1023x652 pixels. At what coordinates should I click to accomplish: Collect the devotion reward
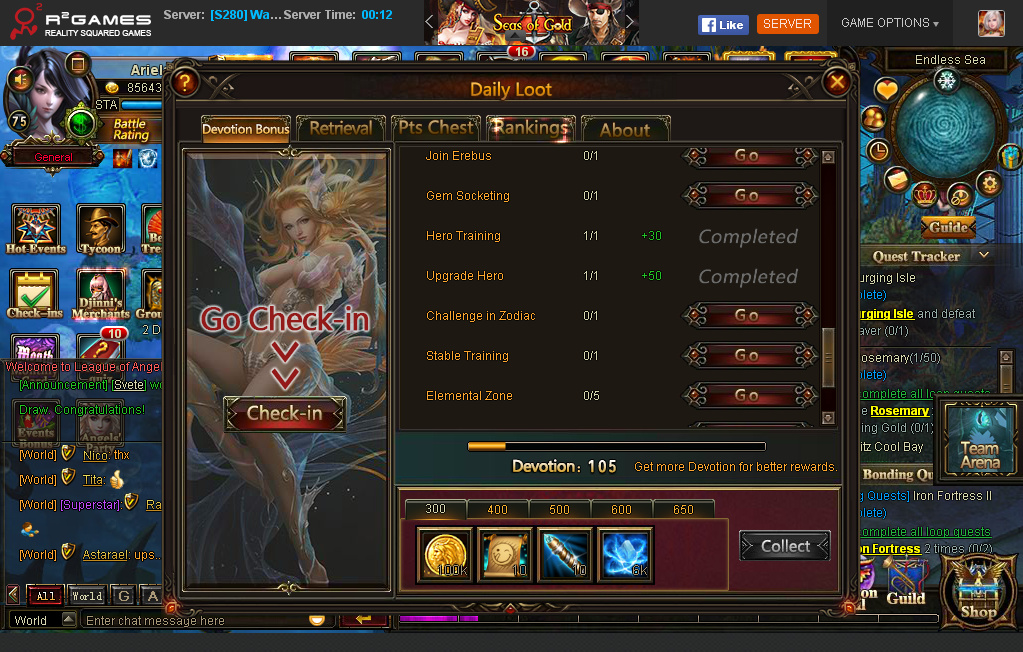click(785, 546)
